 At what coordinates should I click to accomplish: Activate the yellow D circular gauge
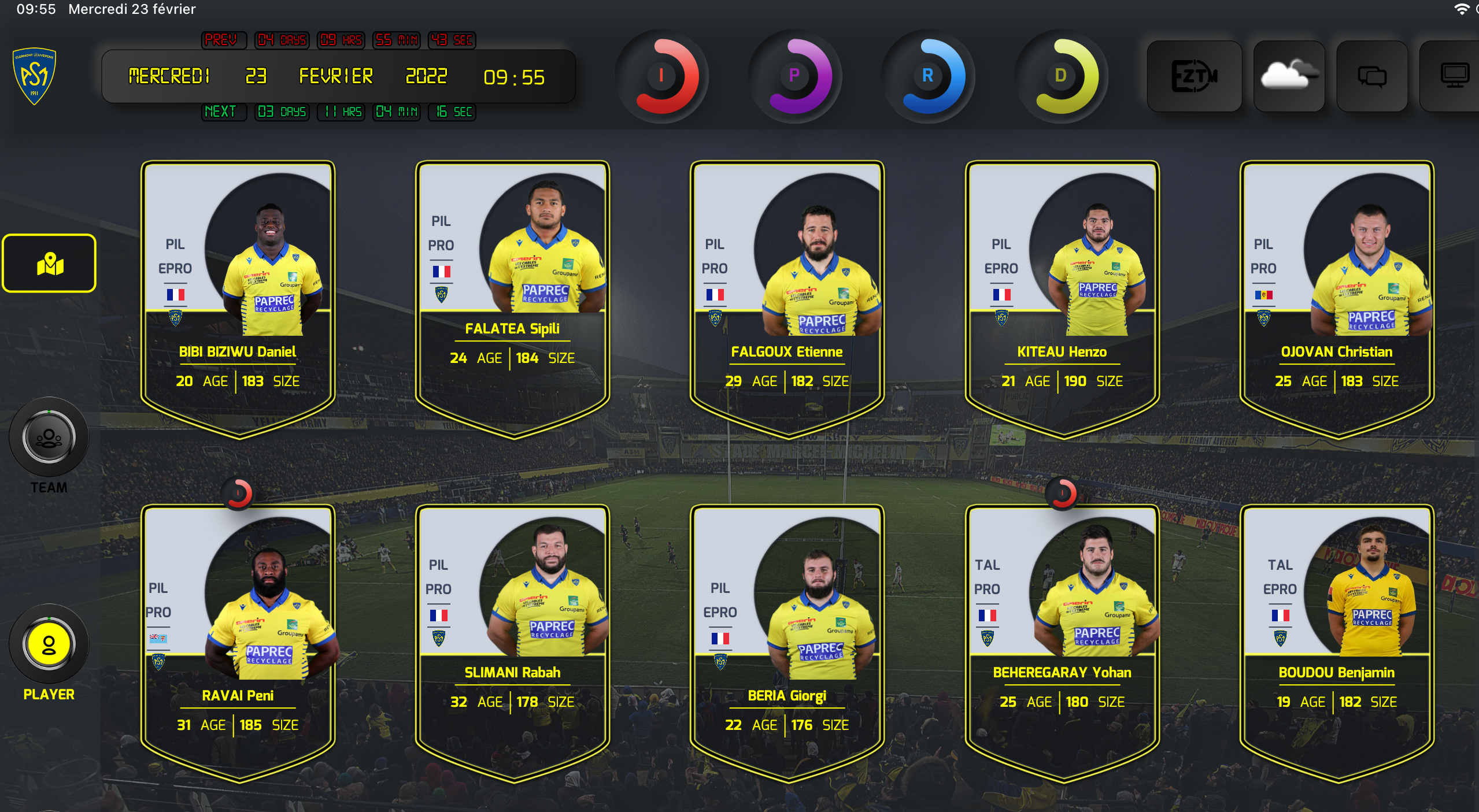click(x=1061, y=76)
